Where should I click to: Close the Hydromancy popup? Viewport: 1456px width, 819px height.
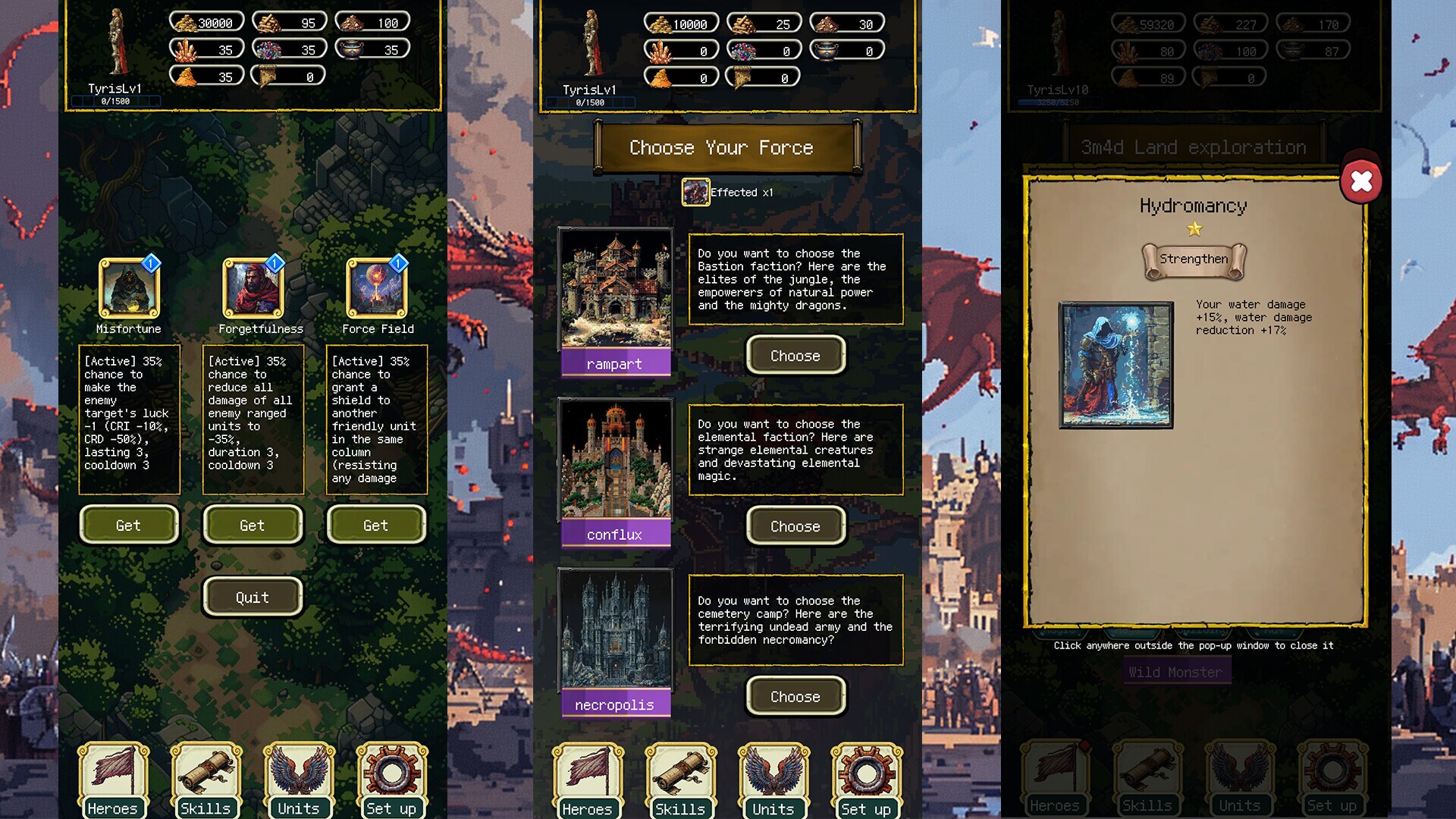1363,180
